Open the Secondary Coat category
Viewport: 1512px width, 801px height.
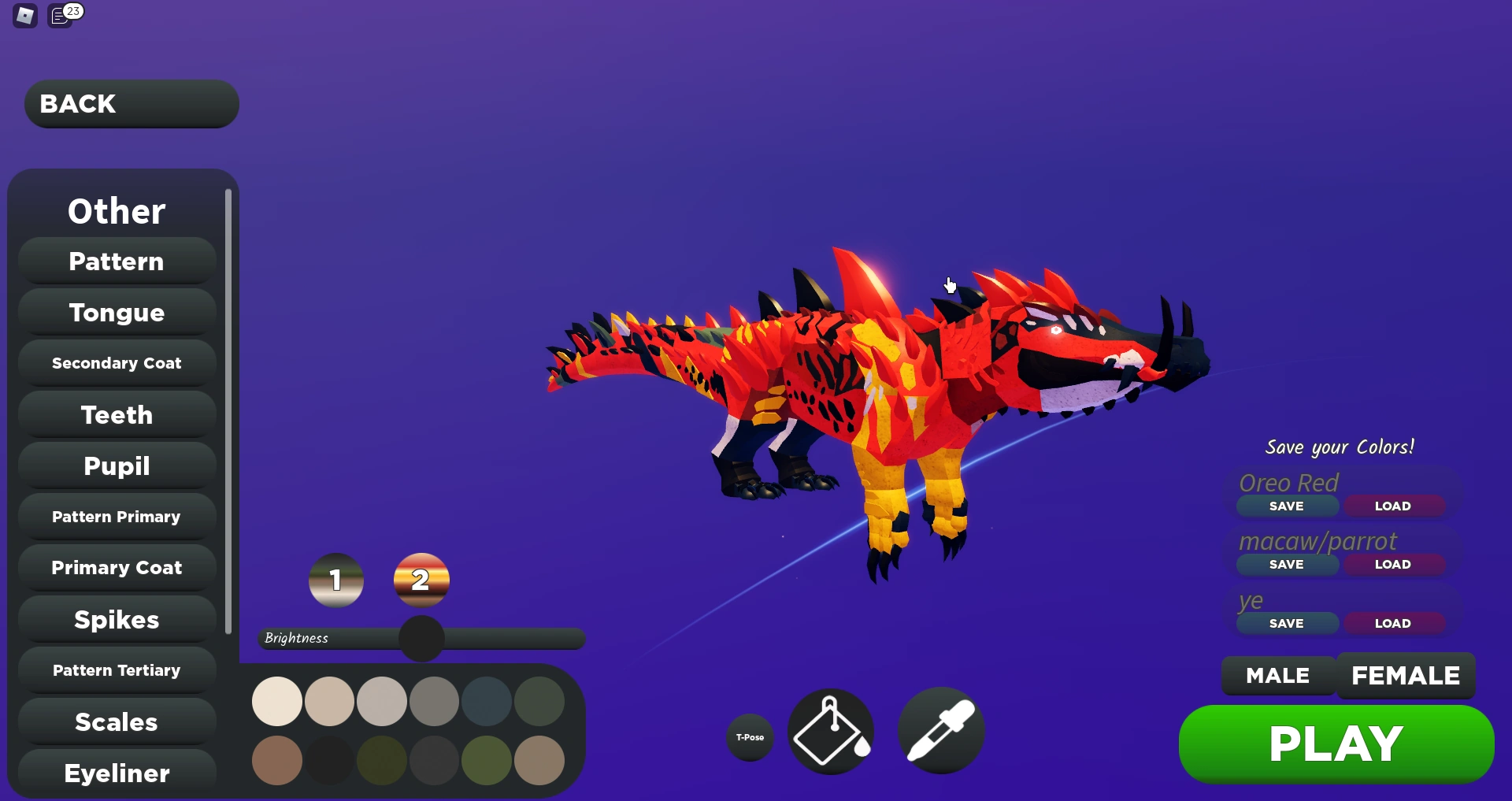(116, 362)
